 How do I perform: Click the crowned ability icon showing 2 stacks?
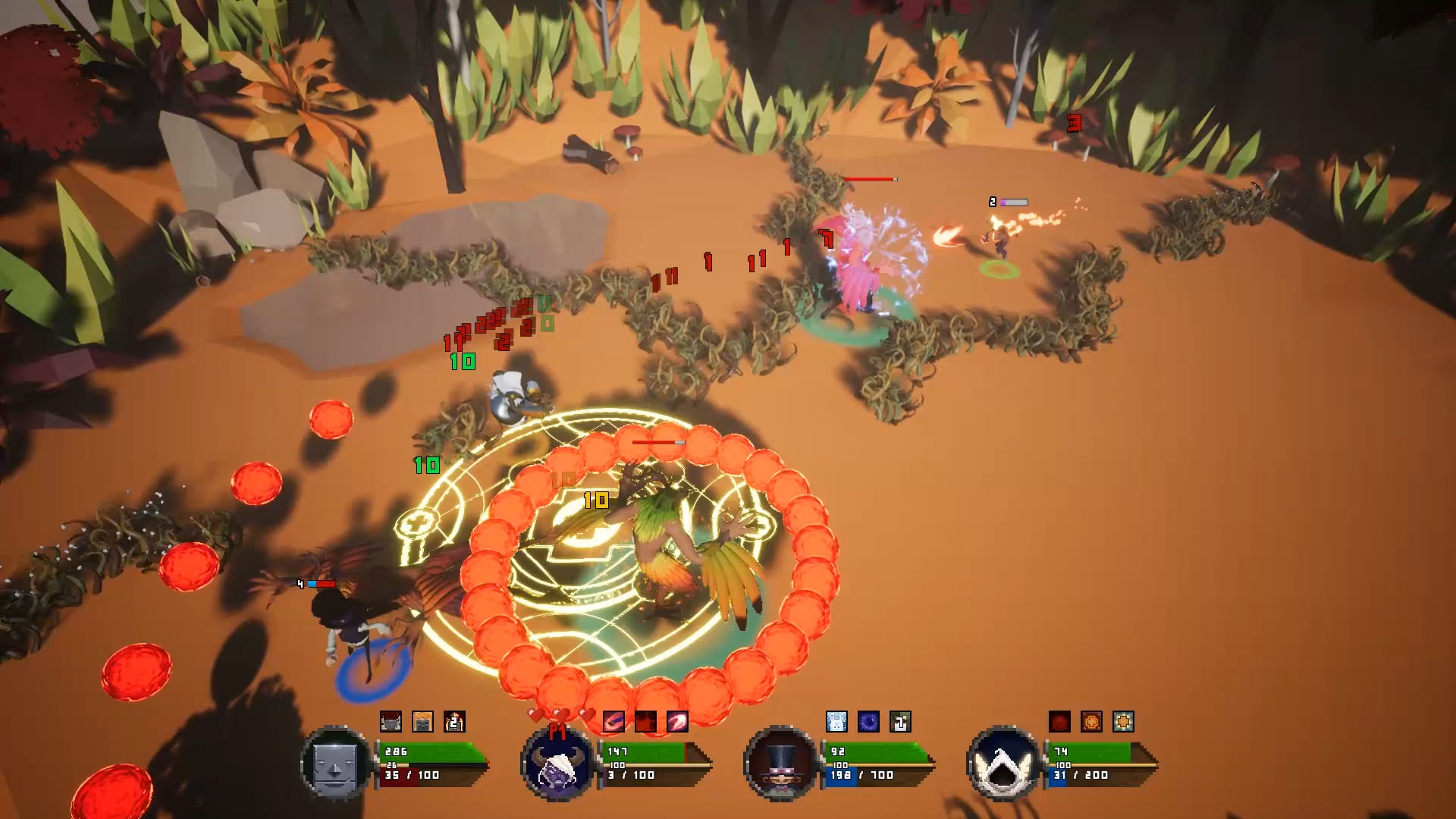click(x=453, y=722)
